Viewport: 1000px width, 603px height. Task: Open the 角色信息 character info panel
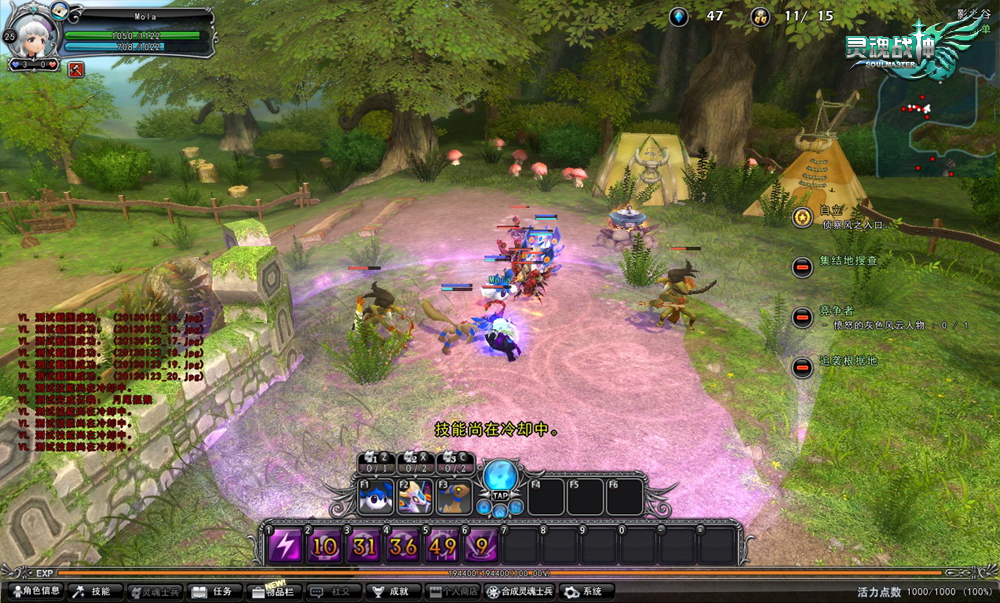[x=35, y=592]
